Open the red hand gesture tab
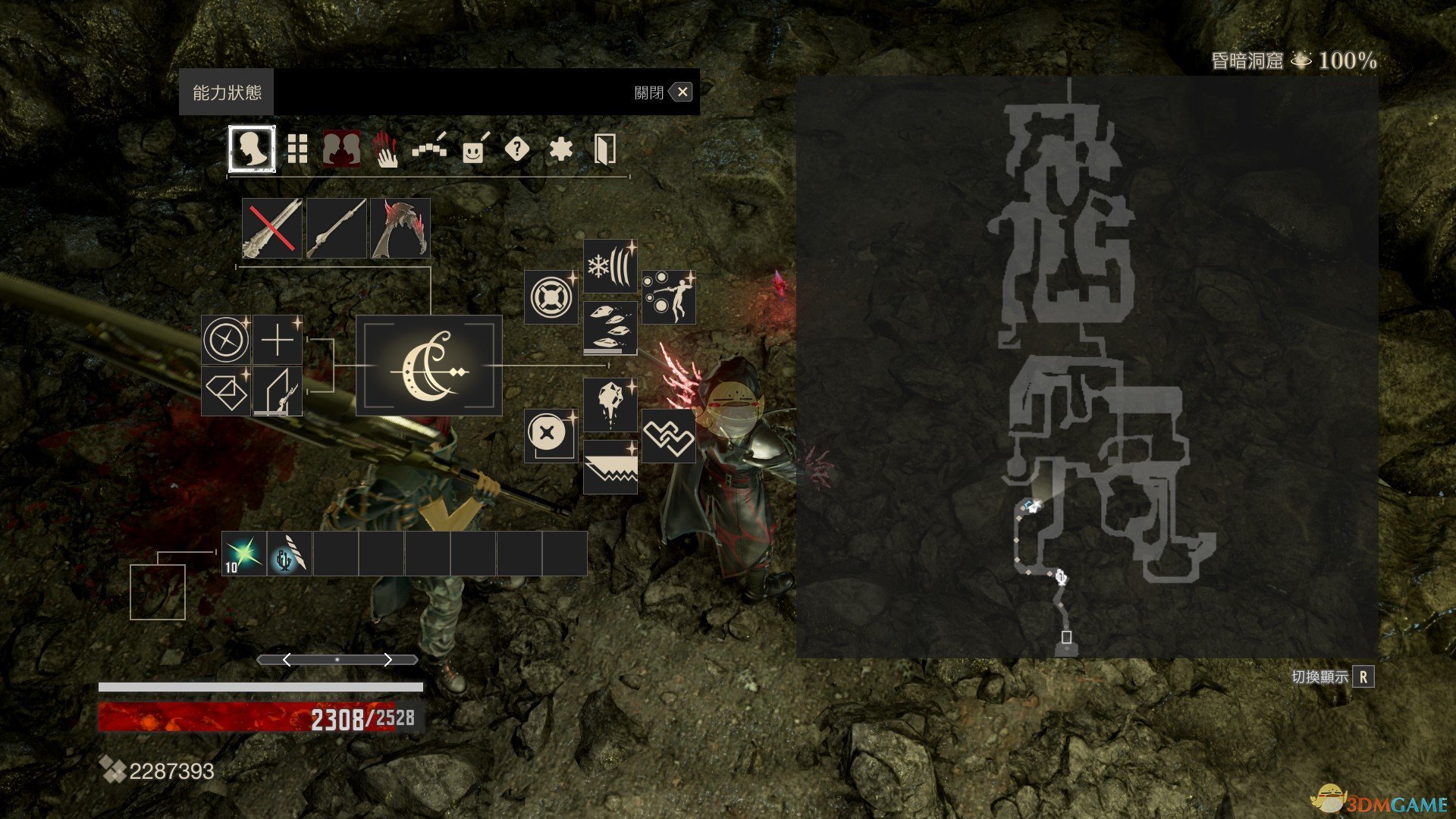 [385, 149]
